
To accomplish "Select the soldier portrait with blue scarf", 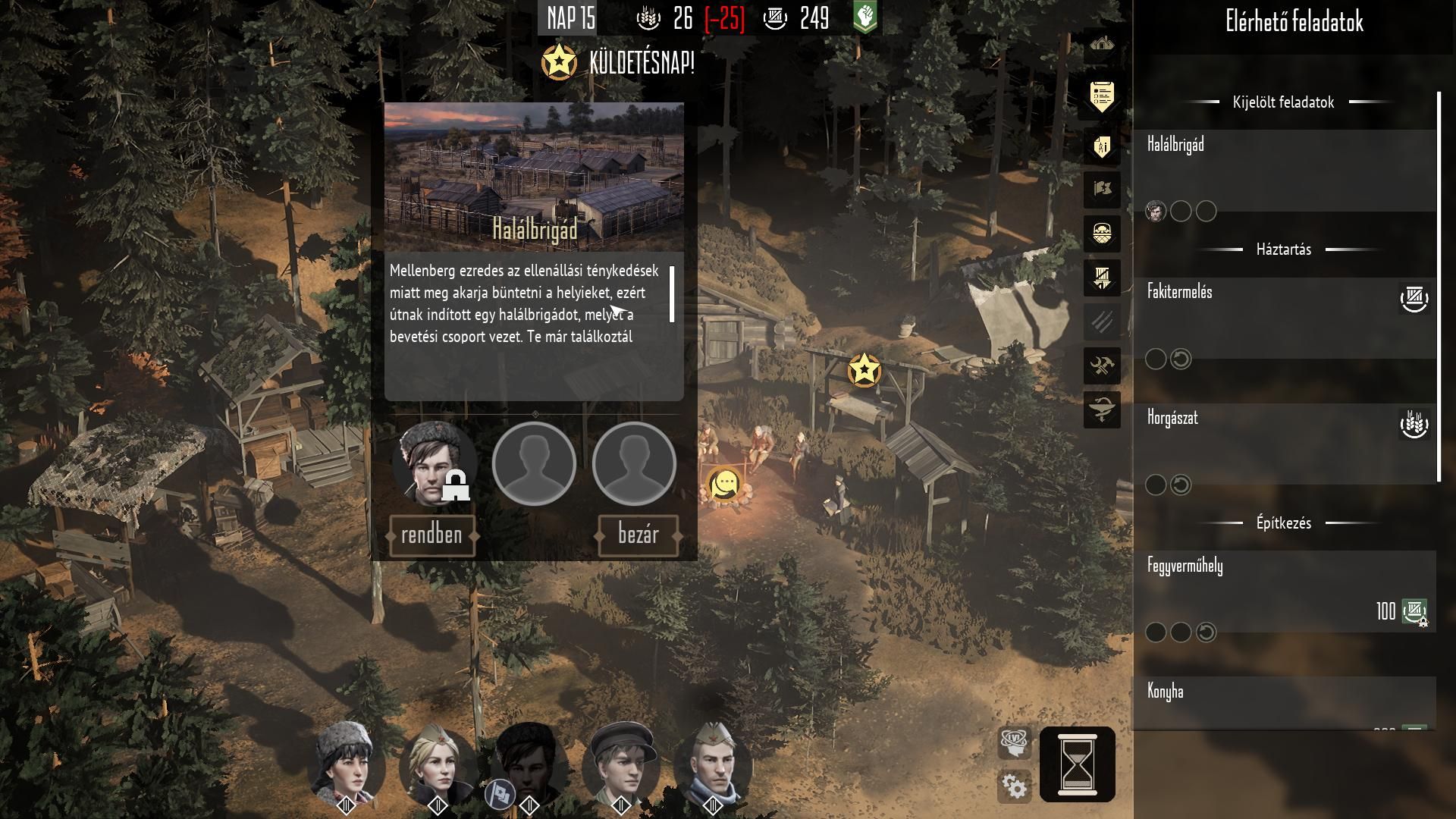I will [713, 764].
